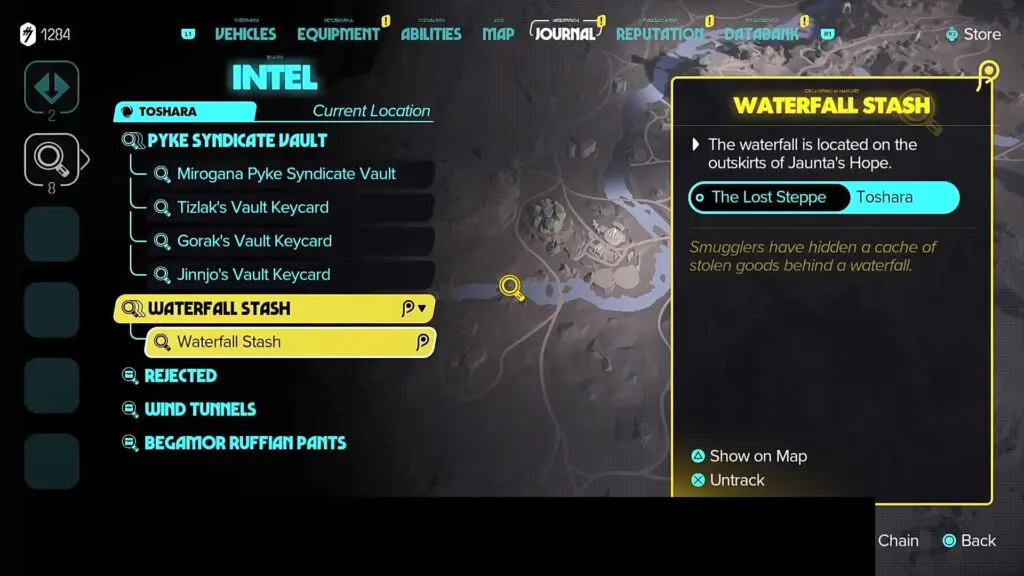
Task: Switch to the Vehicles tab
Action: click(x=247, y=34)
